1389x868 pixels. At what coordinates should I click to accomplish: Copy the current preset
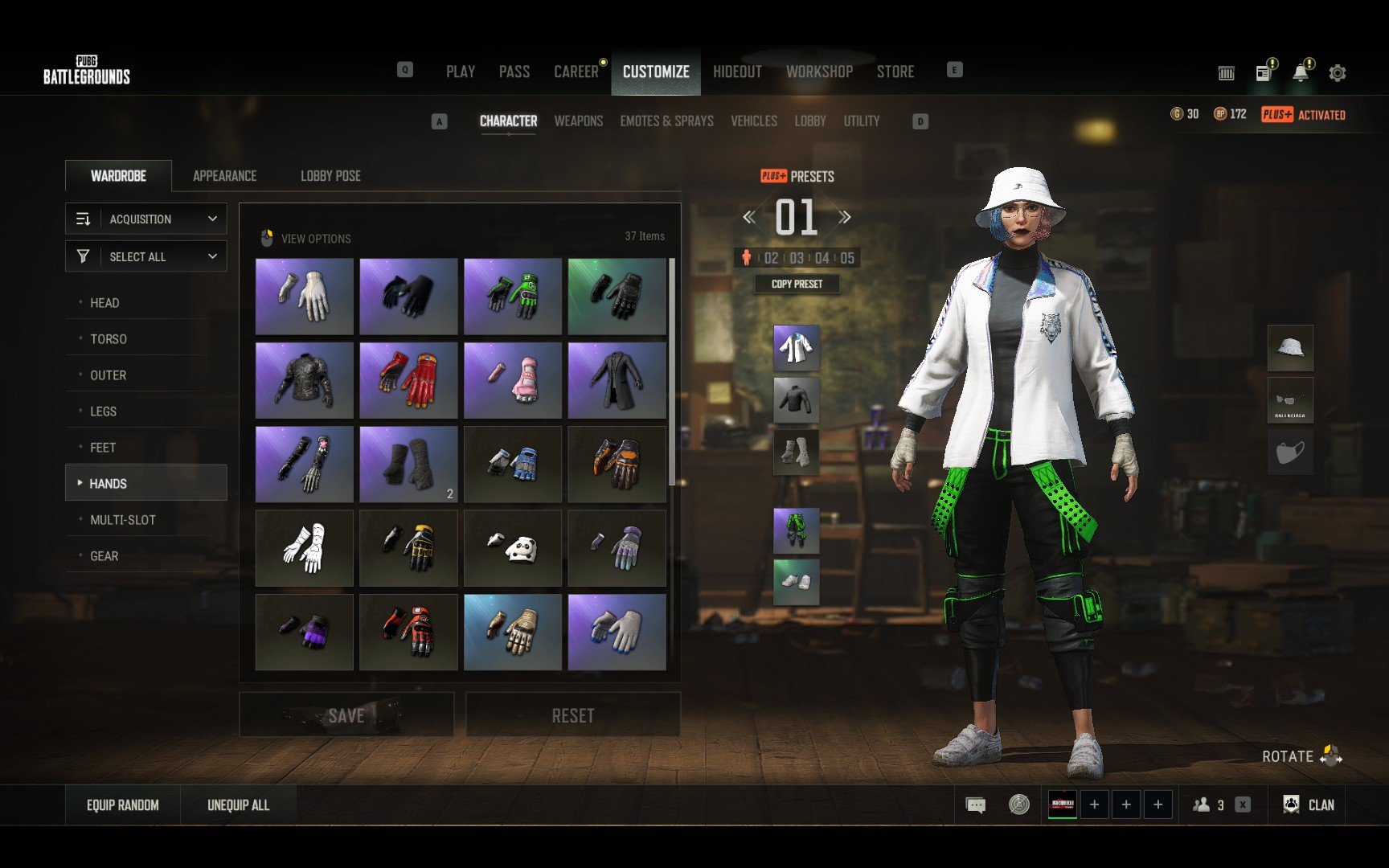(x=797, y=284)
